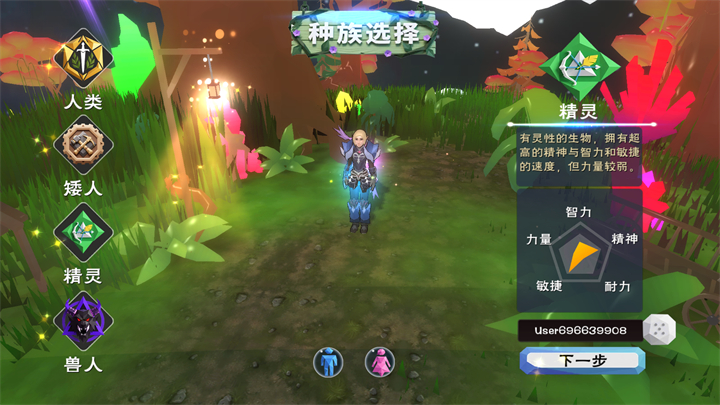Choose the blue male gender icon
The height and width of the screenshot is (405, 720).
pos(328,361)
